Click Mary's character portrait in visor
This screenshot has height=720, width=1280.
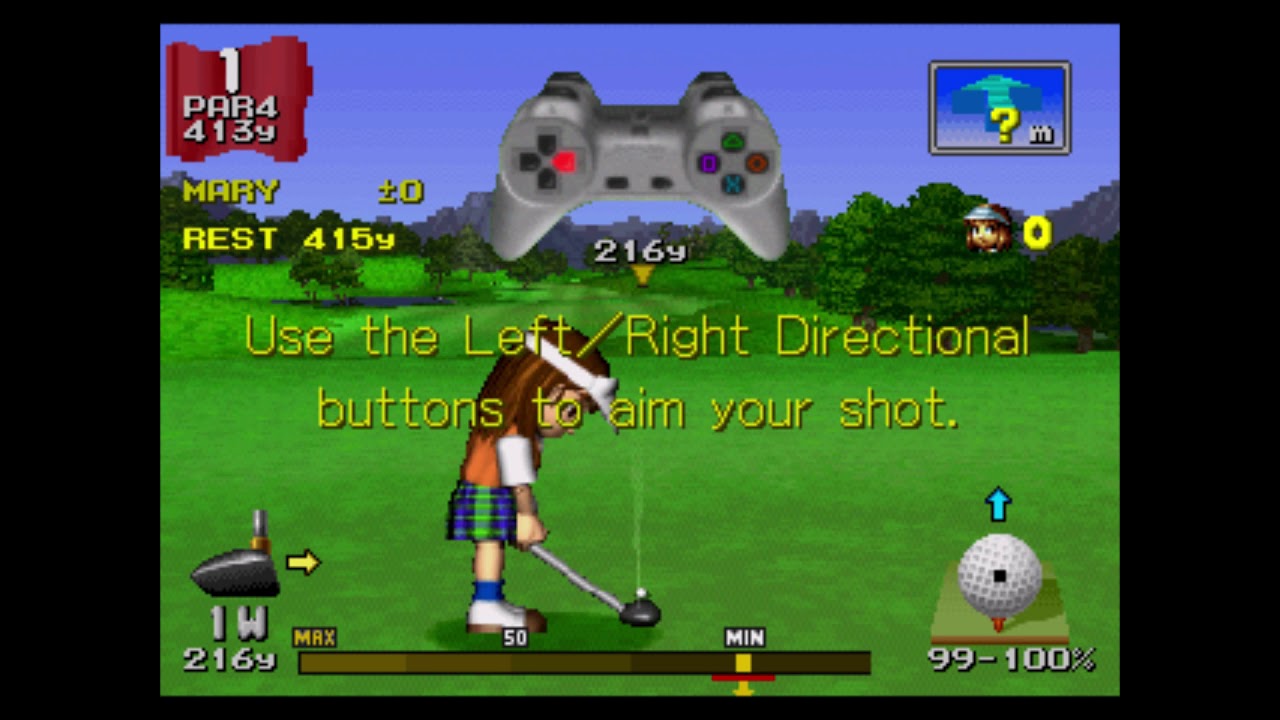985,228
